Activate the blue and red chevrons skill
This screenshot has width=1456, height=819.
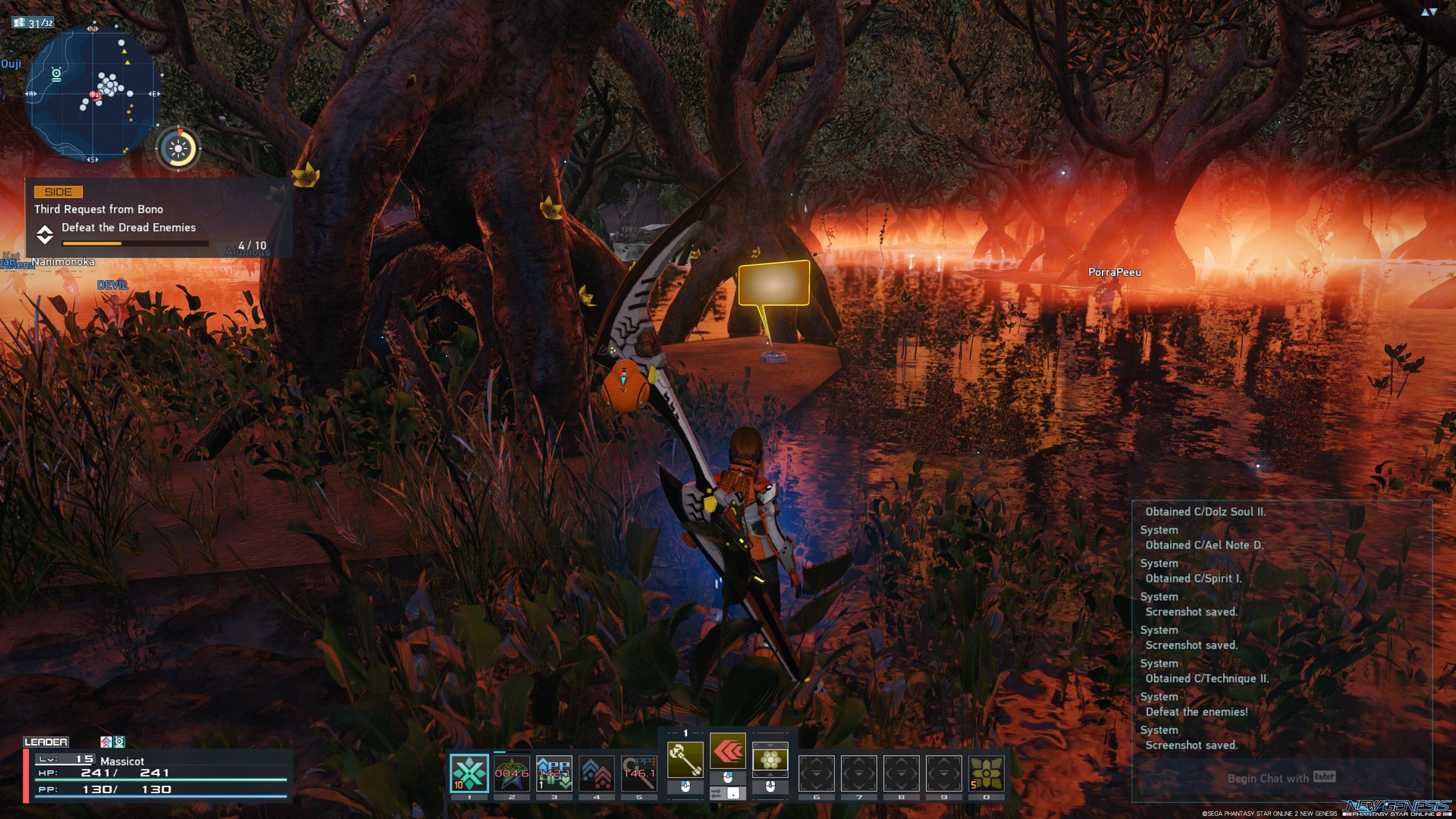[596, 773]
